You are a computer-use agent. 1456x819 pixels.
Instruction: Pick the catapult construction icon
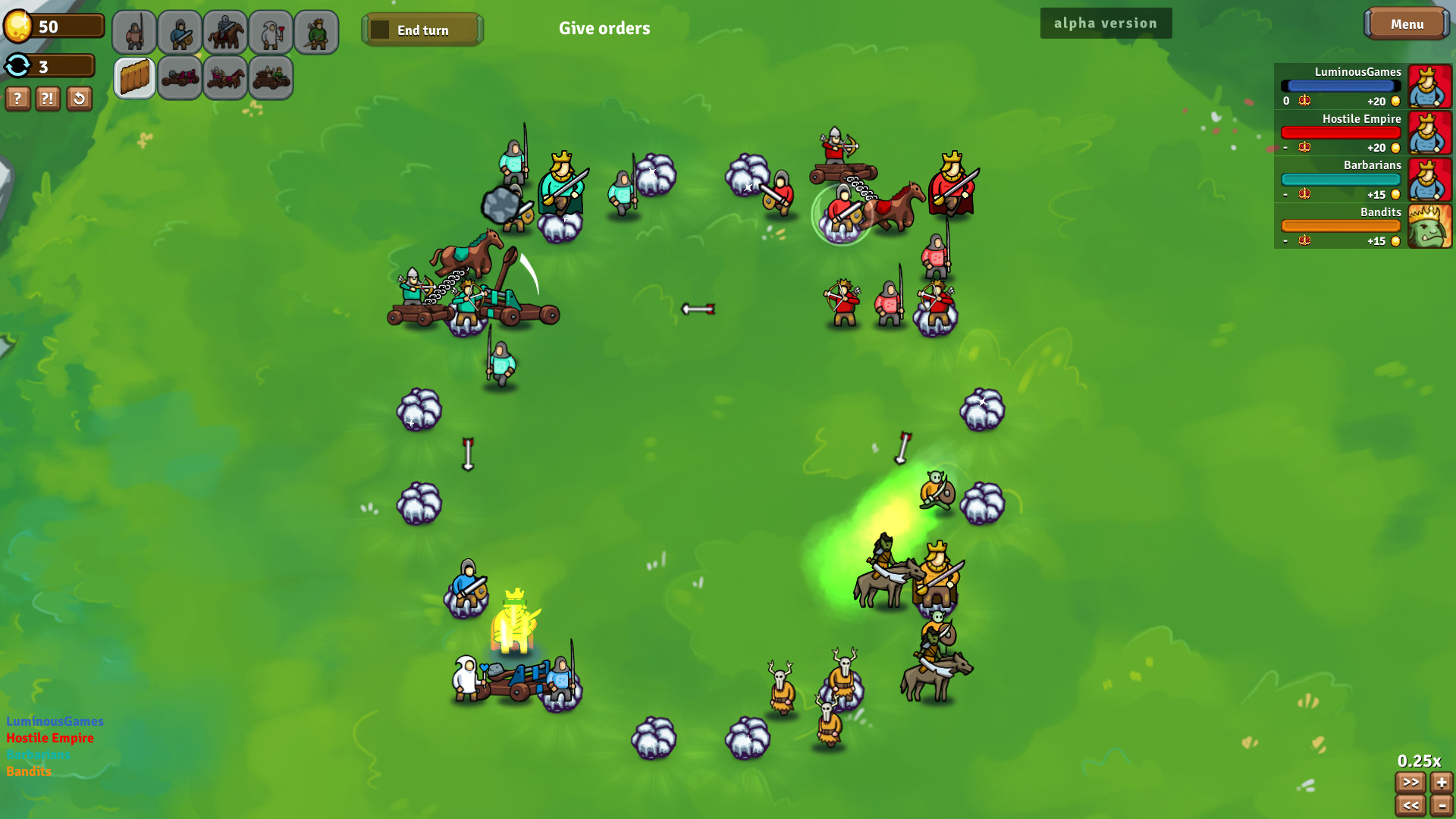180,77
